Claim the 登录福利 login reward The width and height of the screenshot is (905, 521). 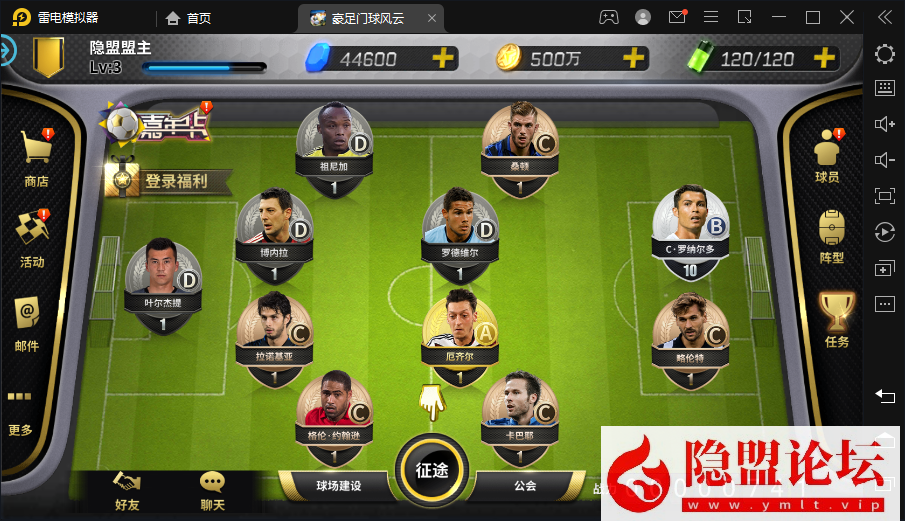click(x=170, y=181)
